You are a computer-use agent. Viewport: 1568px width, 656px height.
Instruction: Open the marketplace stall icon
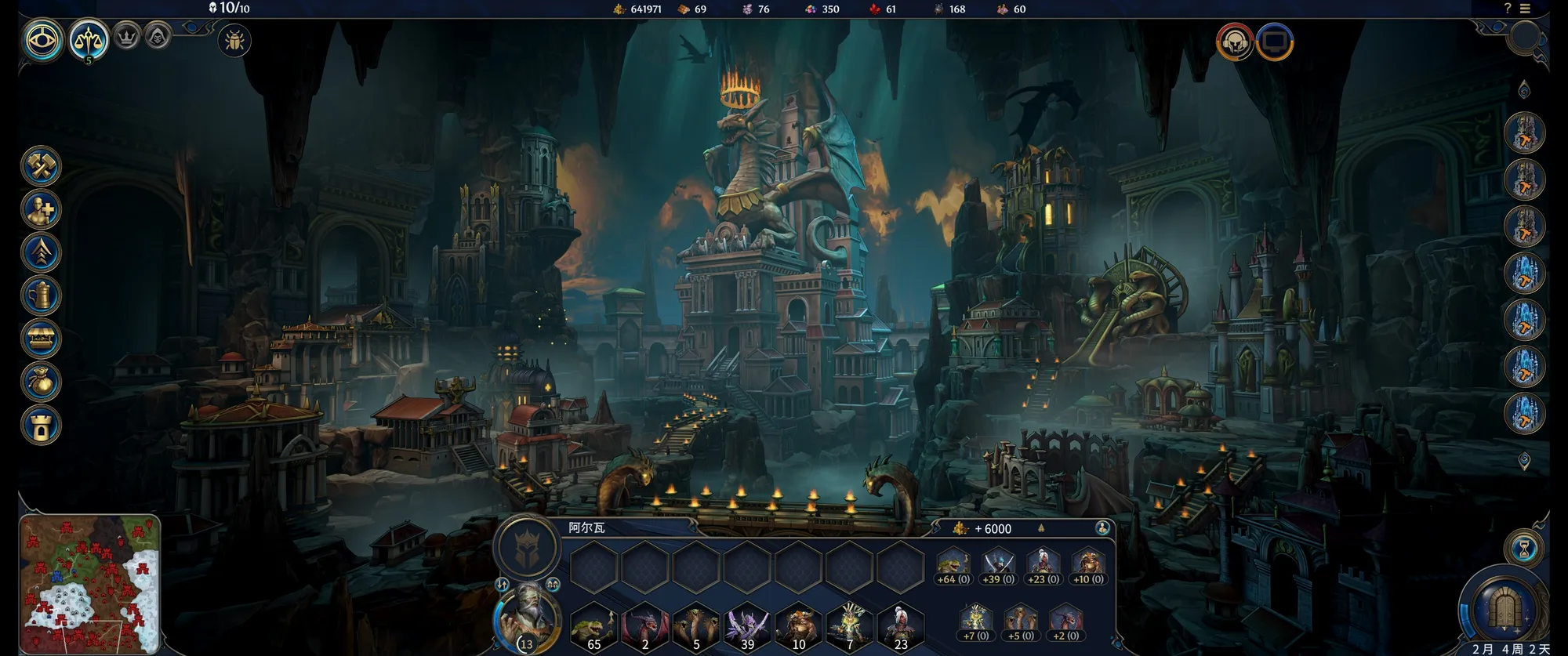[x=41, y=339]
